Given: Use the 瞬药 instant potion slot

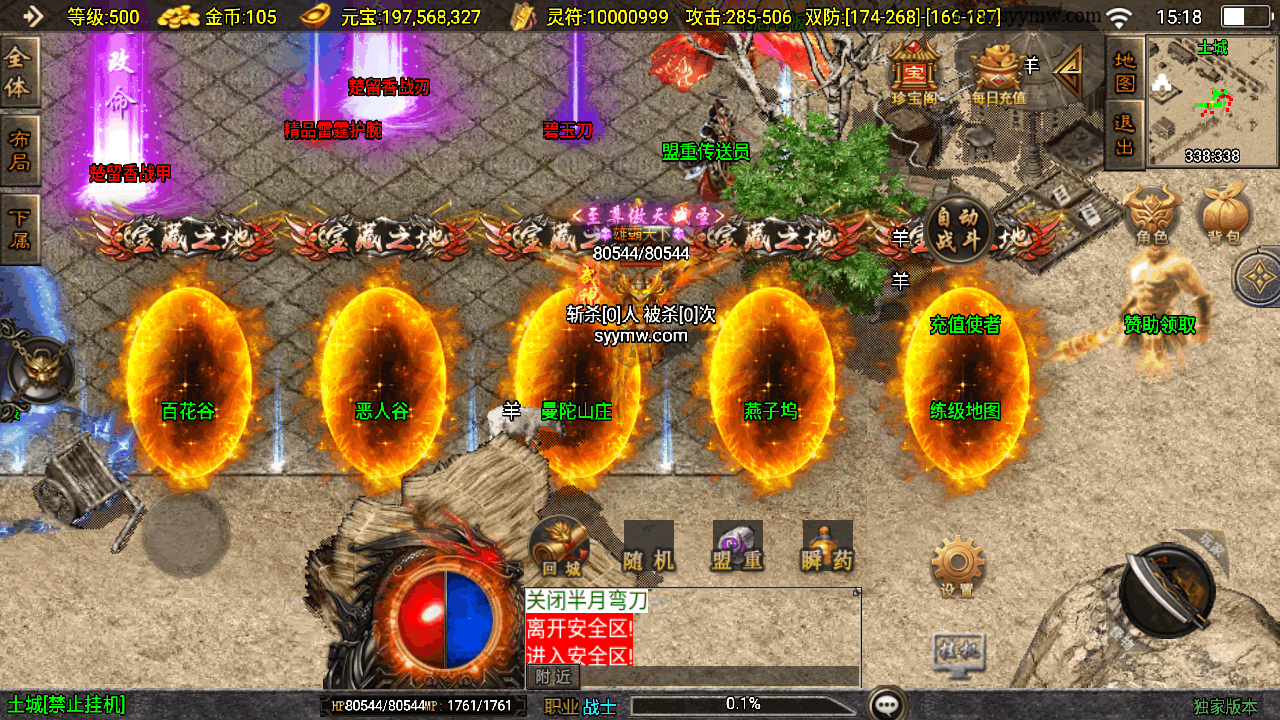Looking at the screenshot, I should (x=827, y=547).
